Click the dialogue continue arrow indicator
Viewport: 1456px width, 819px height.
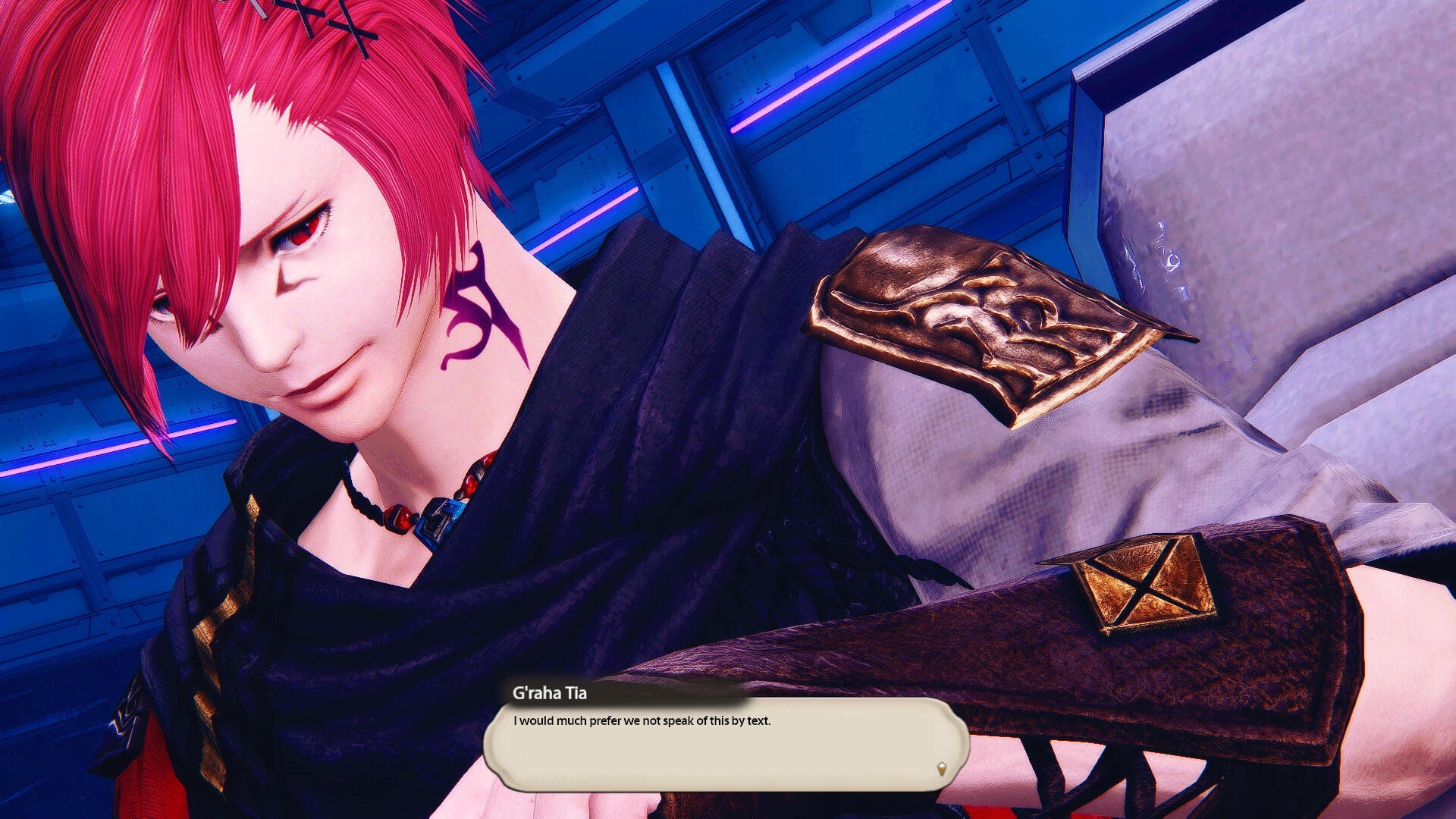pos(942,769)
